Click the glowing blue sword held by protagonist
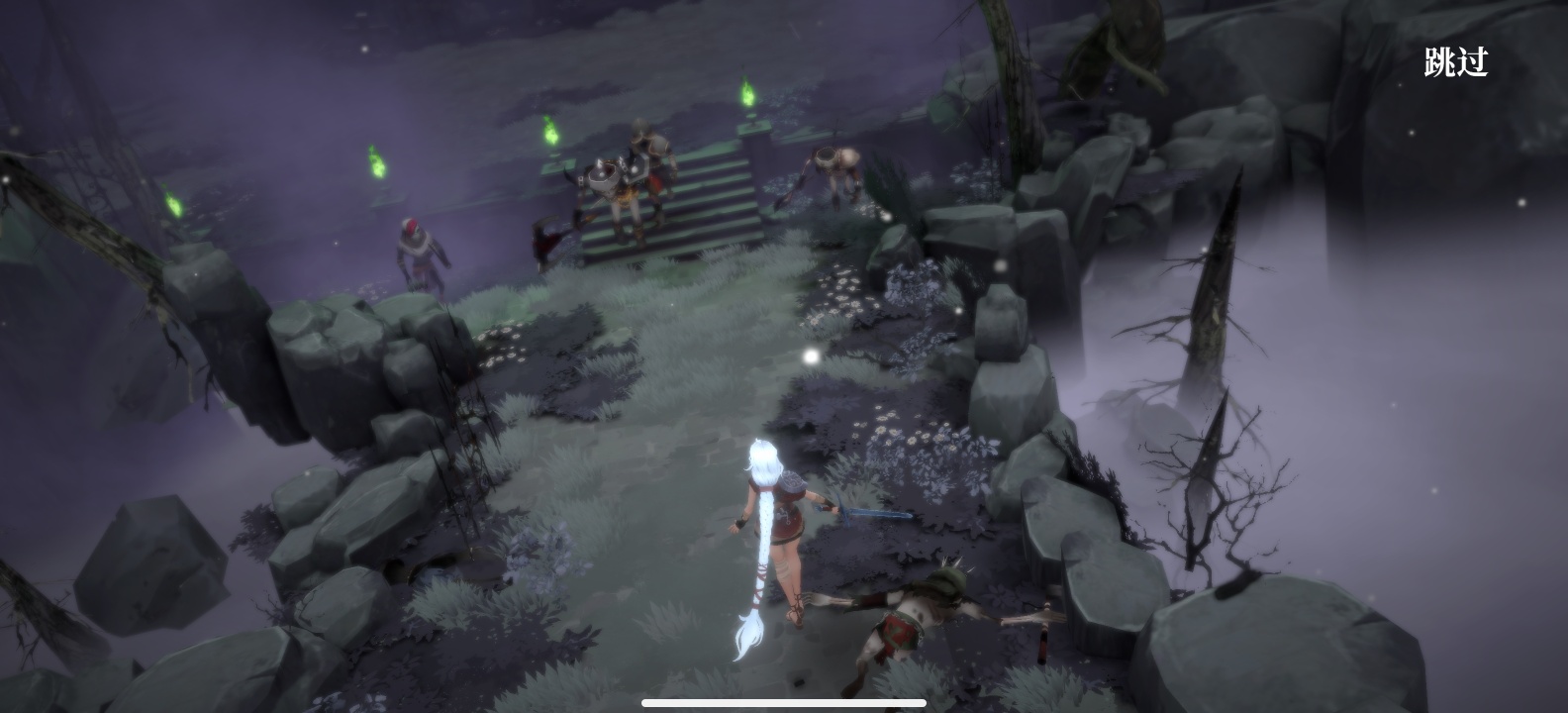This screenshot has height=713, width=1568. (869, 515)
